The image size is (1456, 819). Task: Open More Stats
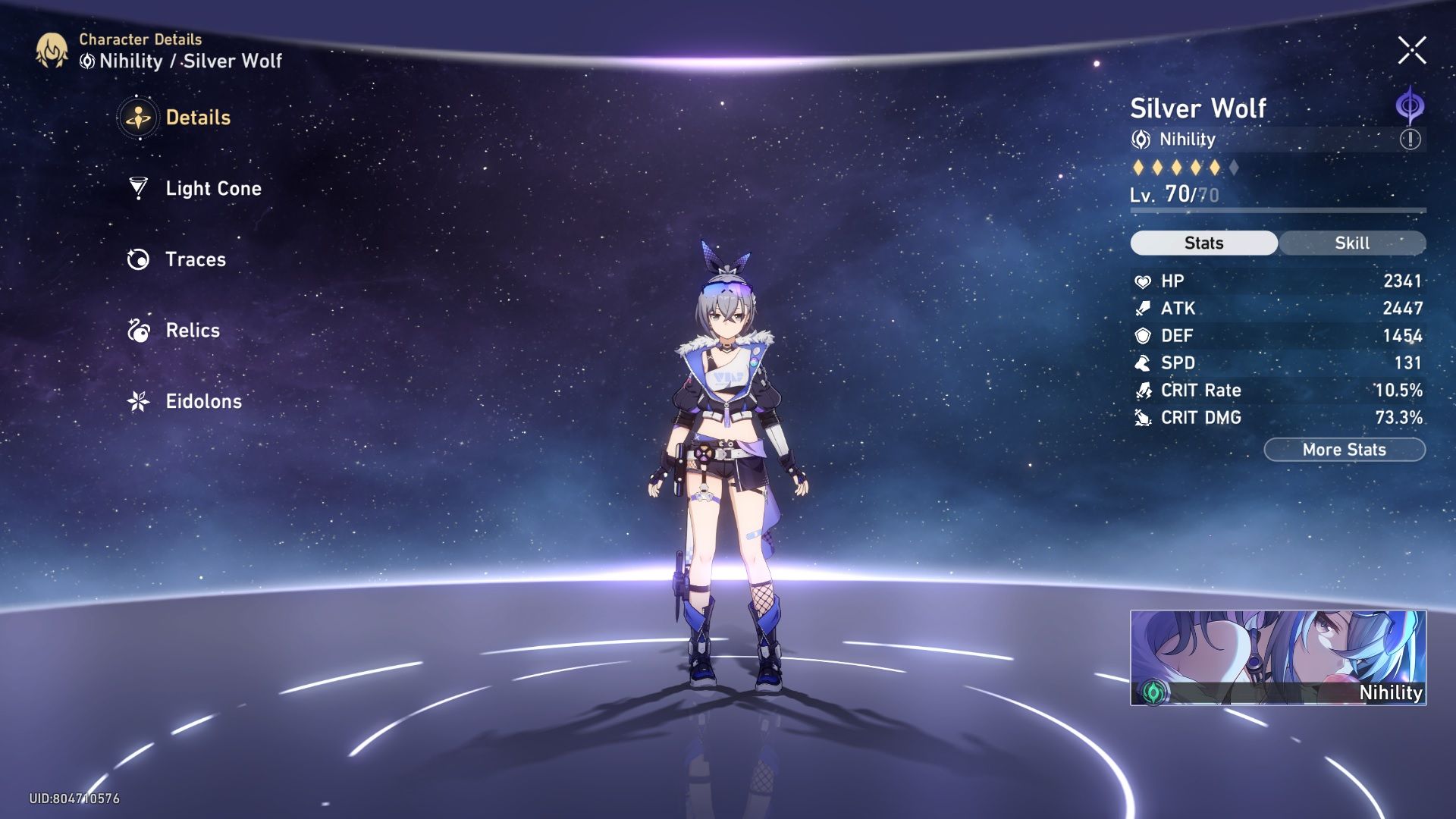pyautogui.click(x=1344, y=449)
